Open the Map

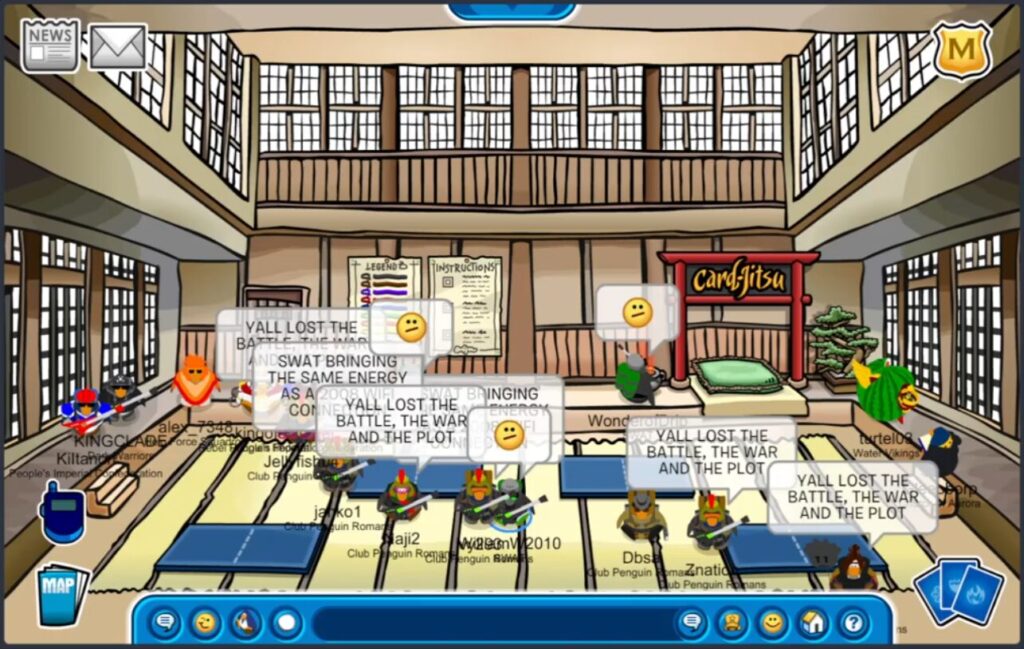62,594
